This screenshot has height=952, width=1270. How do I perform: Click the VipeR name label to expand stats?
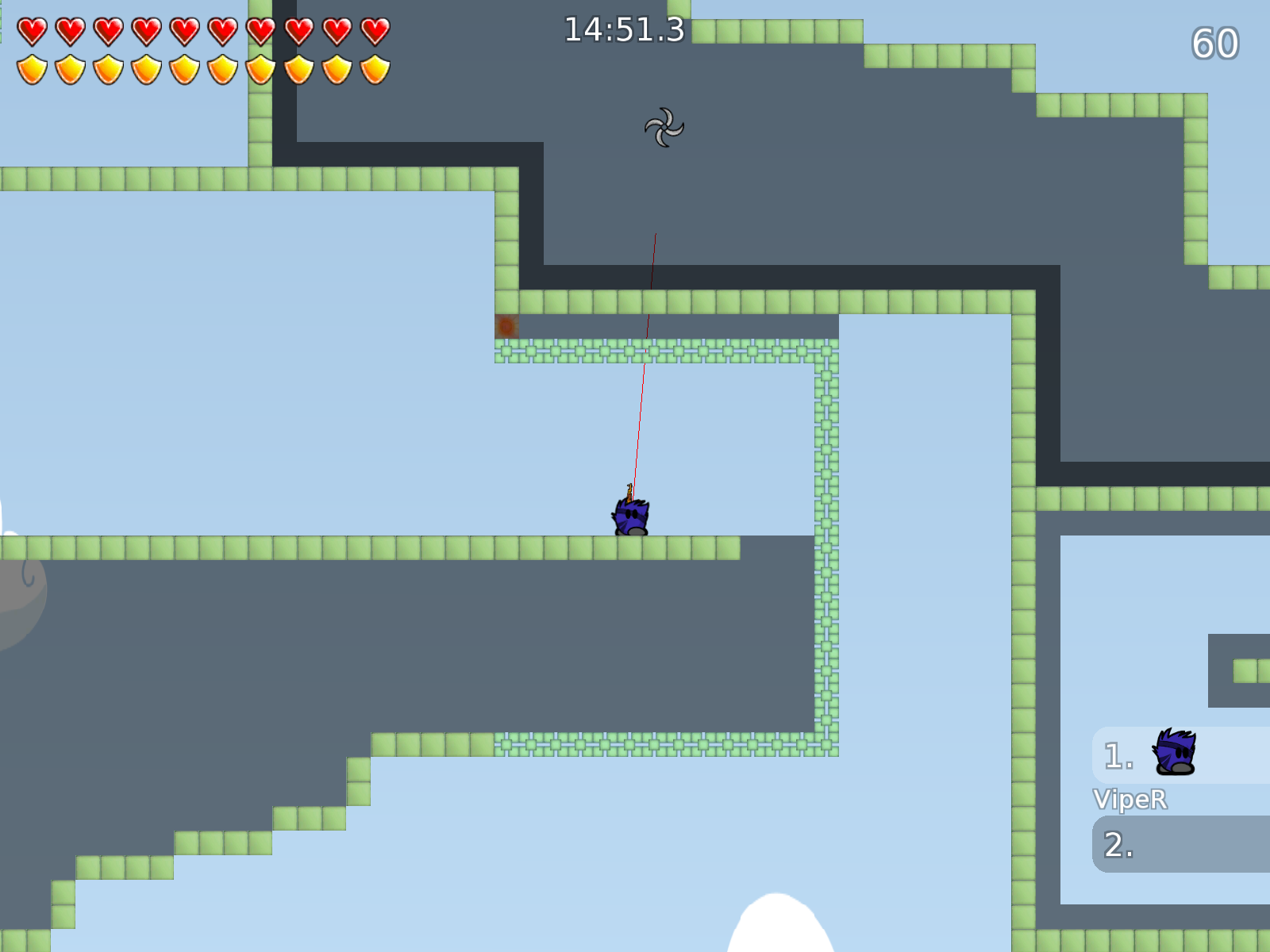(x=1130, y=800)
